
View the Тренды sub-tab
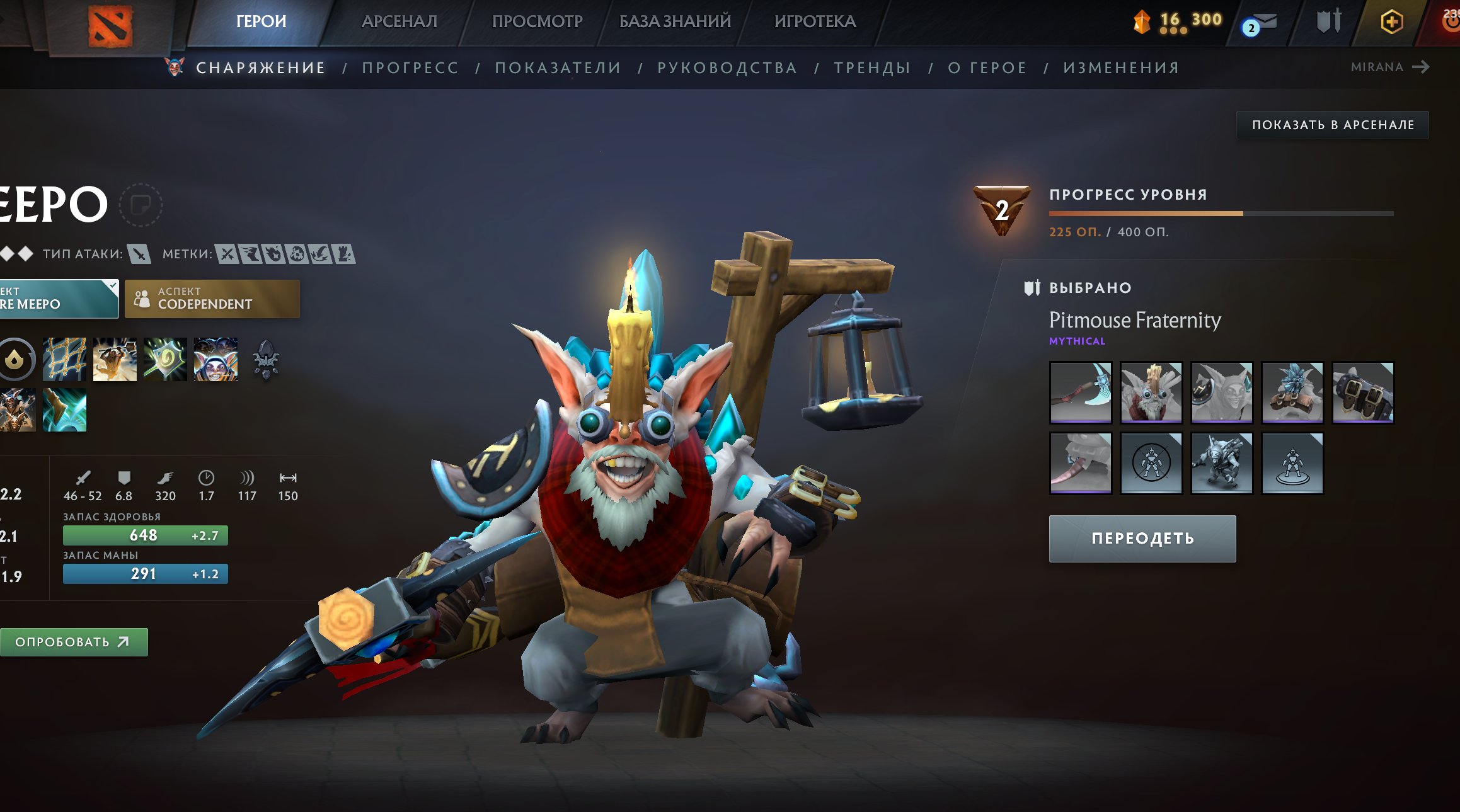click(872, 67)
